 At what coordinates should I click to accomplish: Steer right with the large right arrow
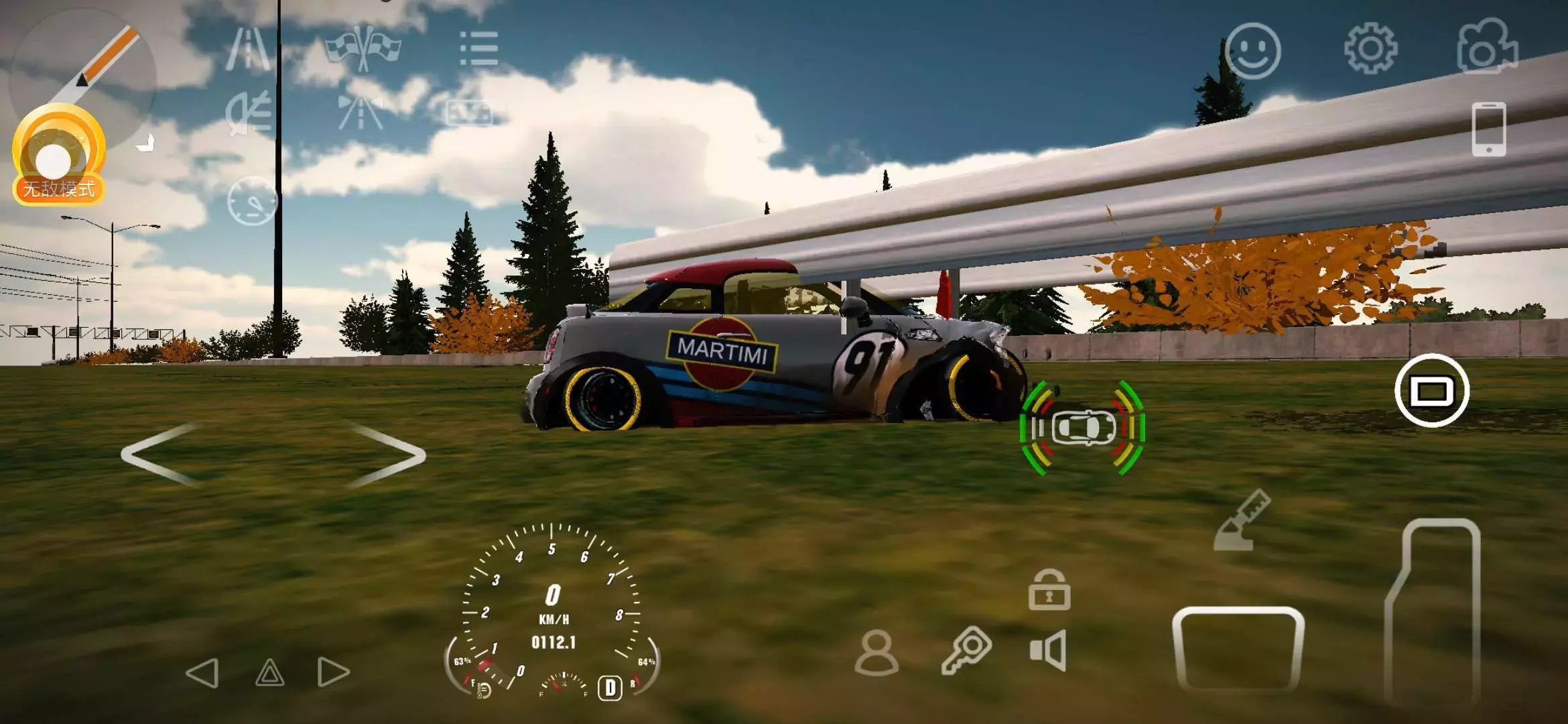[389, 454]
